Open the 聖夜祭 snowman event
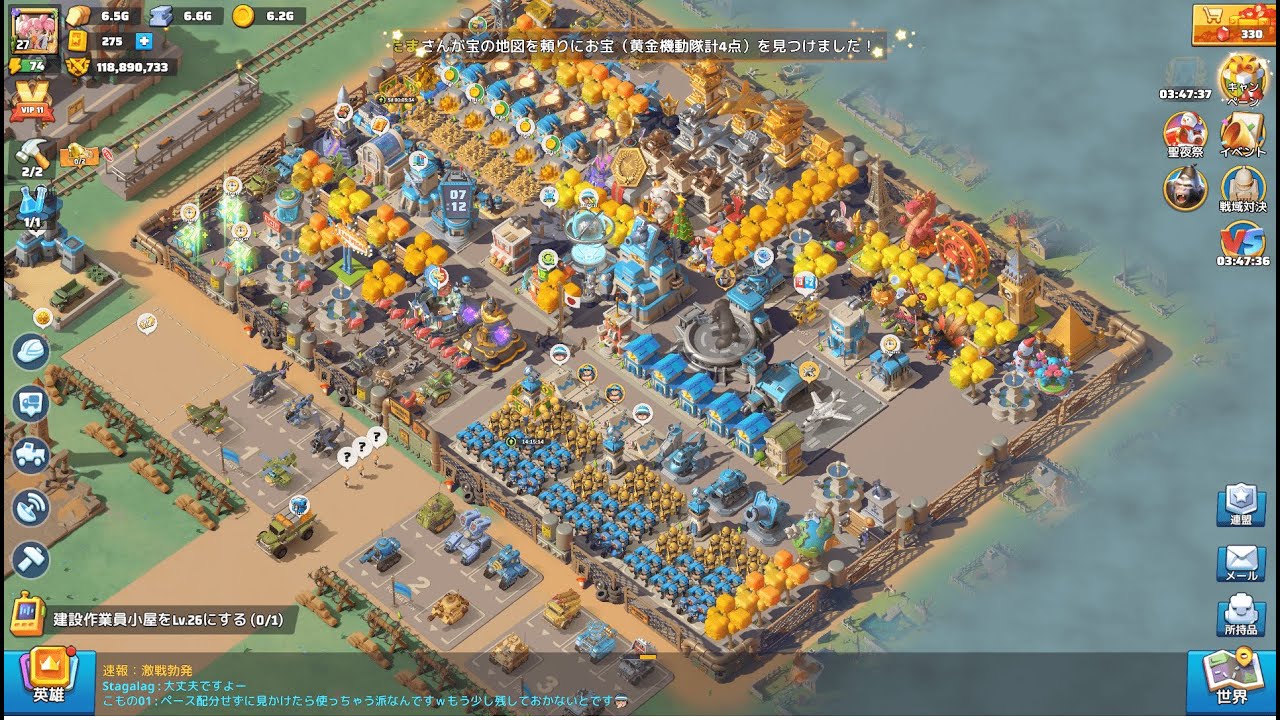 tap(1185, 134)
